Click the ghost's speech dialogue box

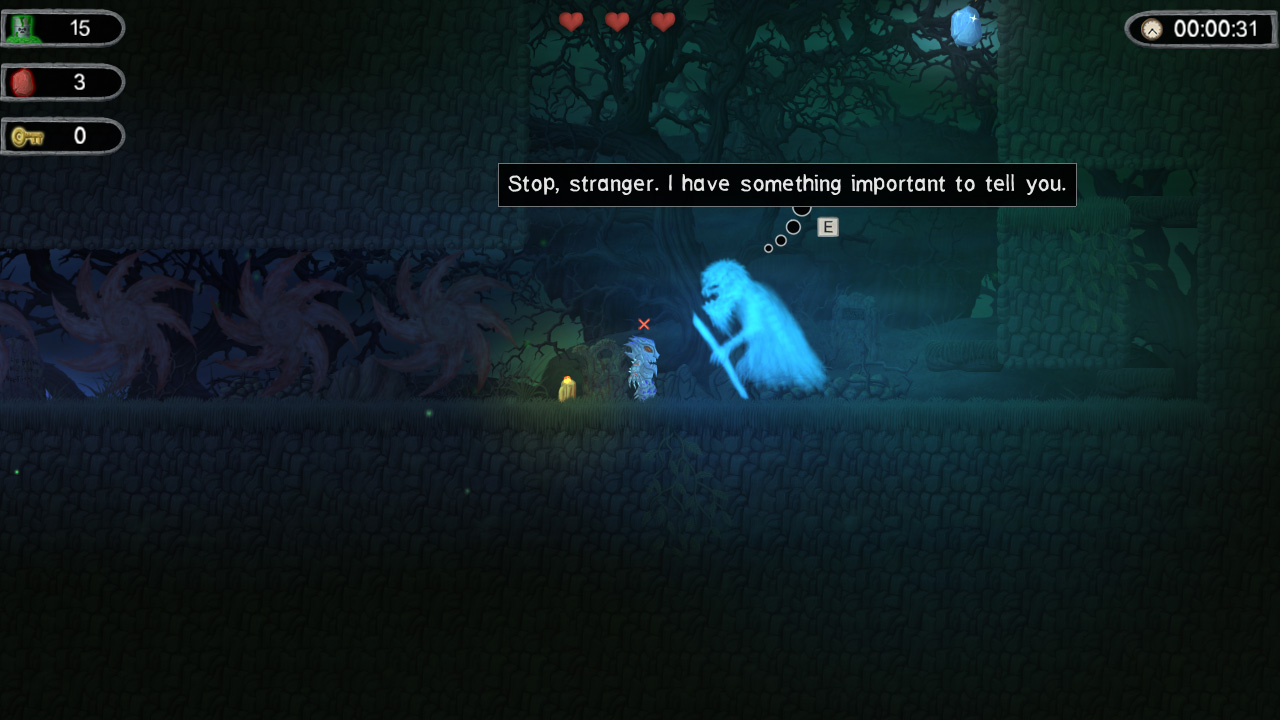787,185
